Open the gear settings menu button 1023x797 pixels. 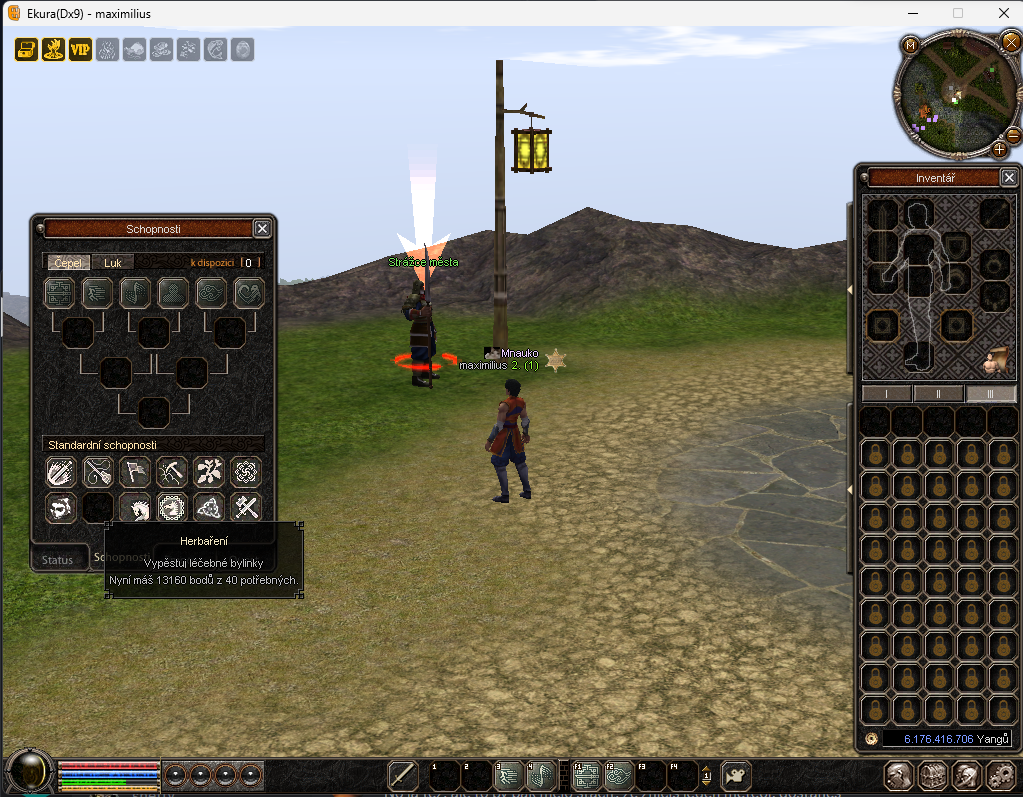tap(1000, 774)
